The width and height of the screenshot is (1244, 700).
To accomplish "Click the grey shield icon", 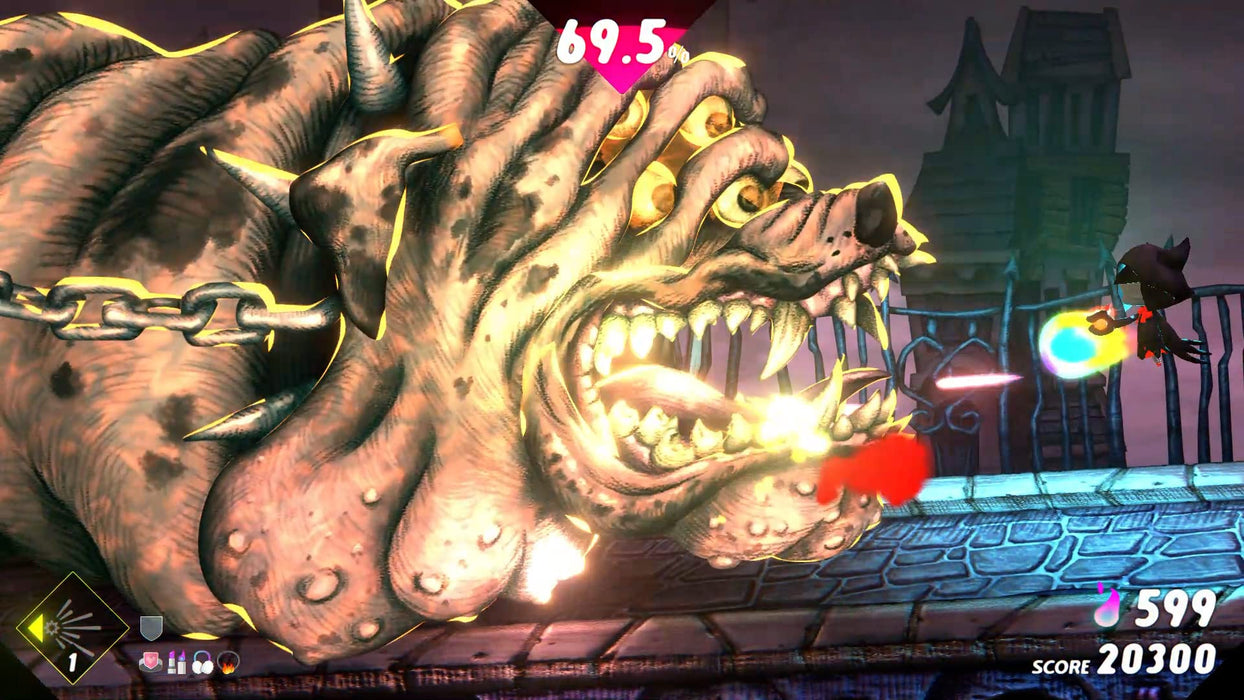I will point(150,627).
